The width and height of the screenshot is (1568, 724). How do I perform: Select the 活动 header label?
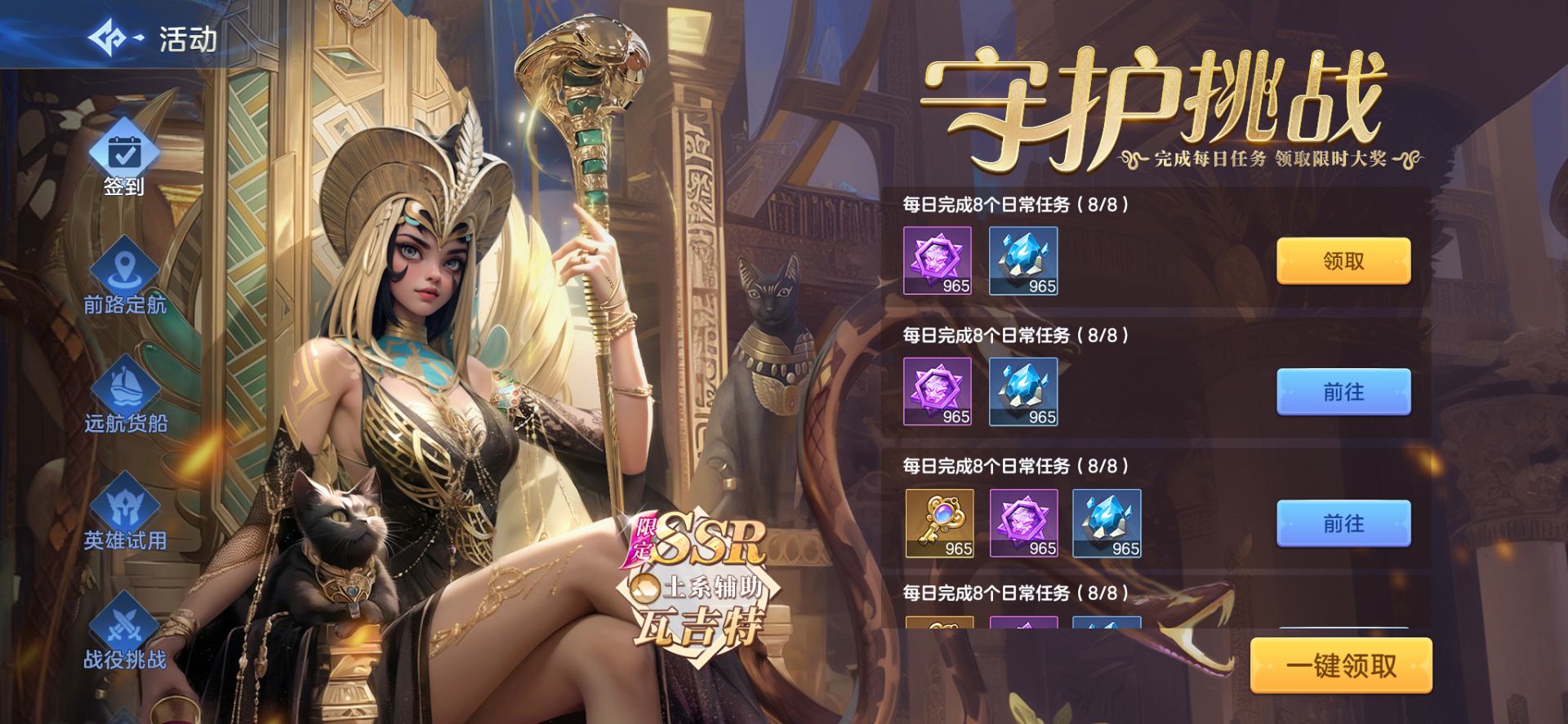[186, 36]
